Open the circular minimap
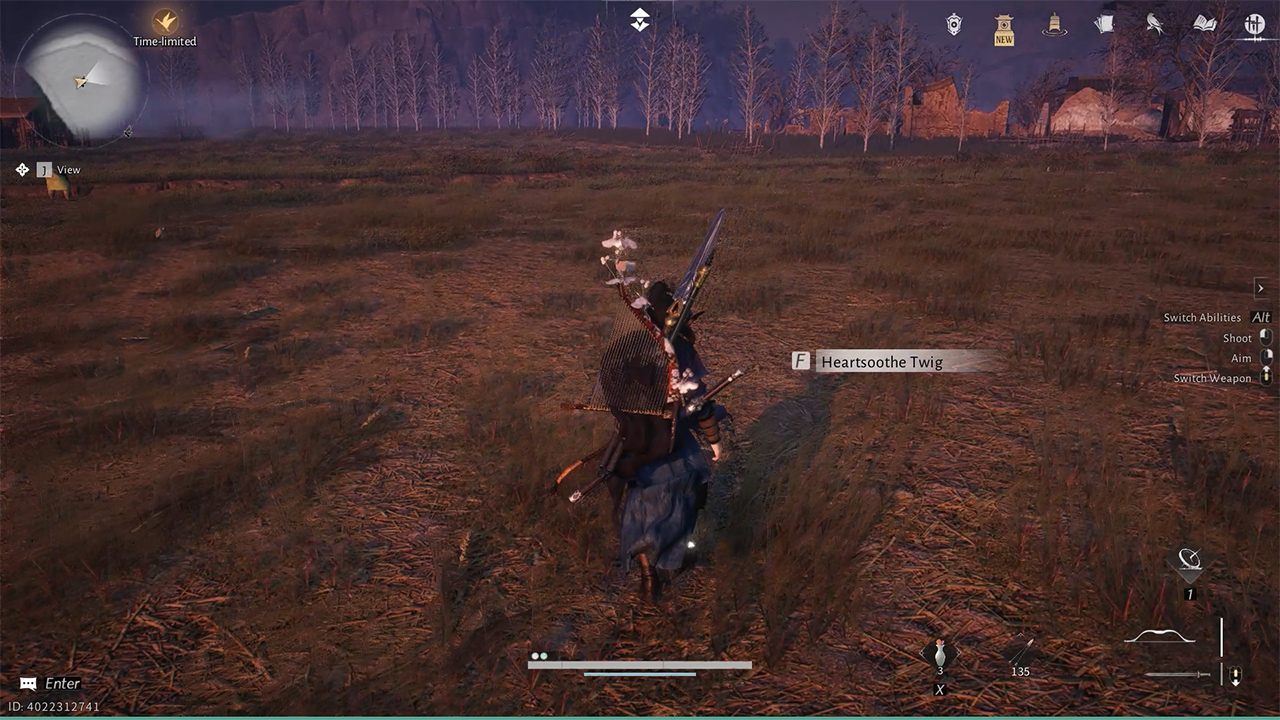Viewport: 1280px width, 720px height. pyautogui.click(x=83, y=79)
